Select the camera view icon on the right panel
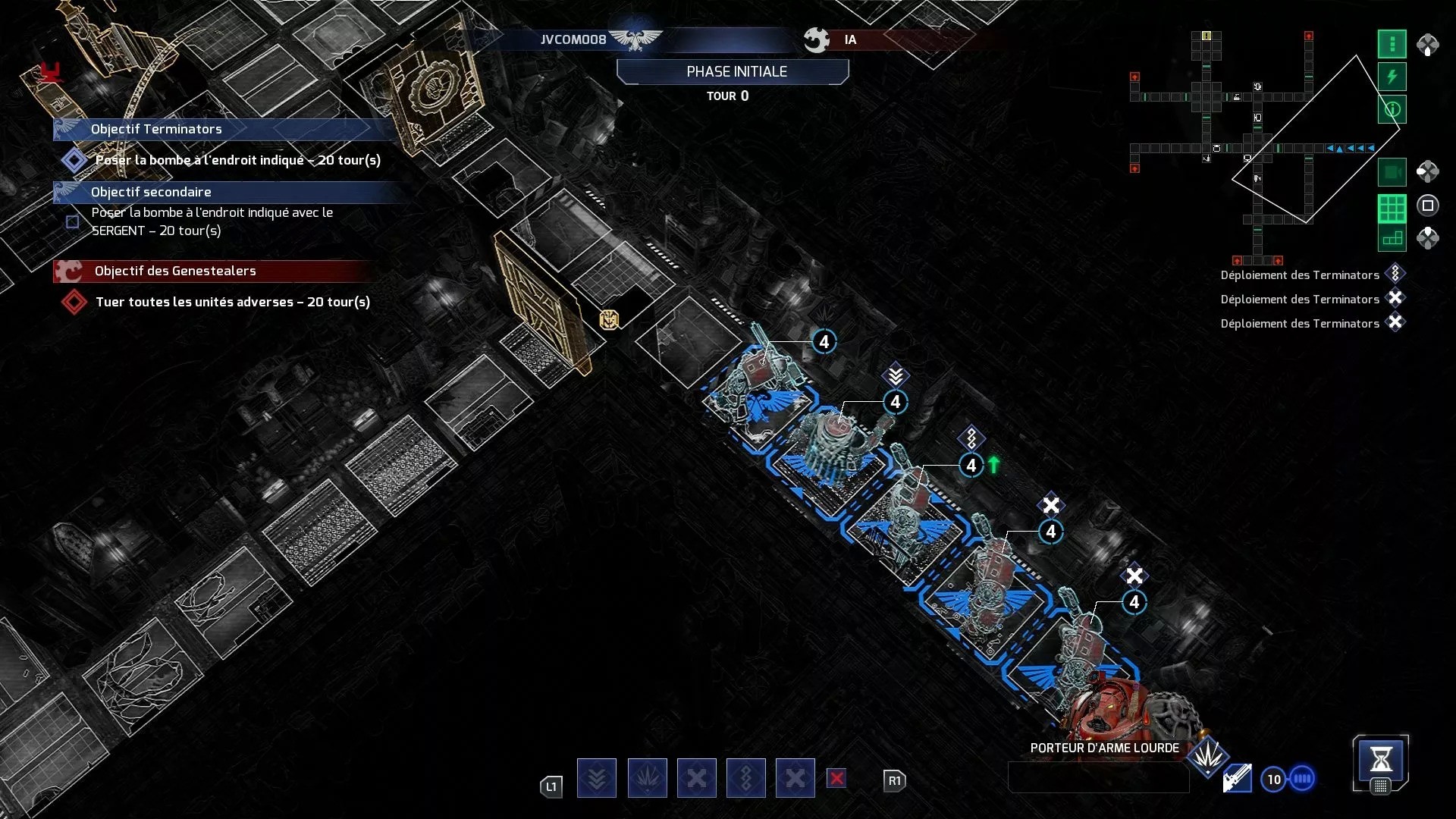This screenshot has width=1456, height=819. pyautogui.click(x=1392, y=171)
